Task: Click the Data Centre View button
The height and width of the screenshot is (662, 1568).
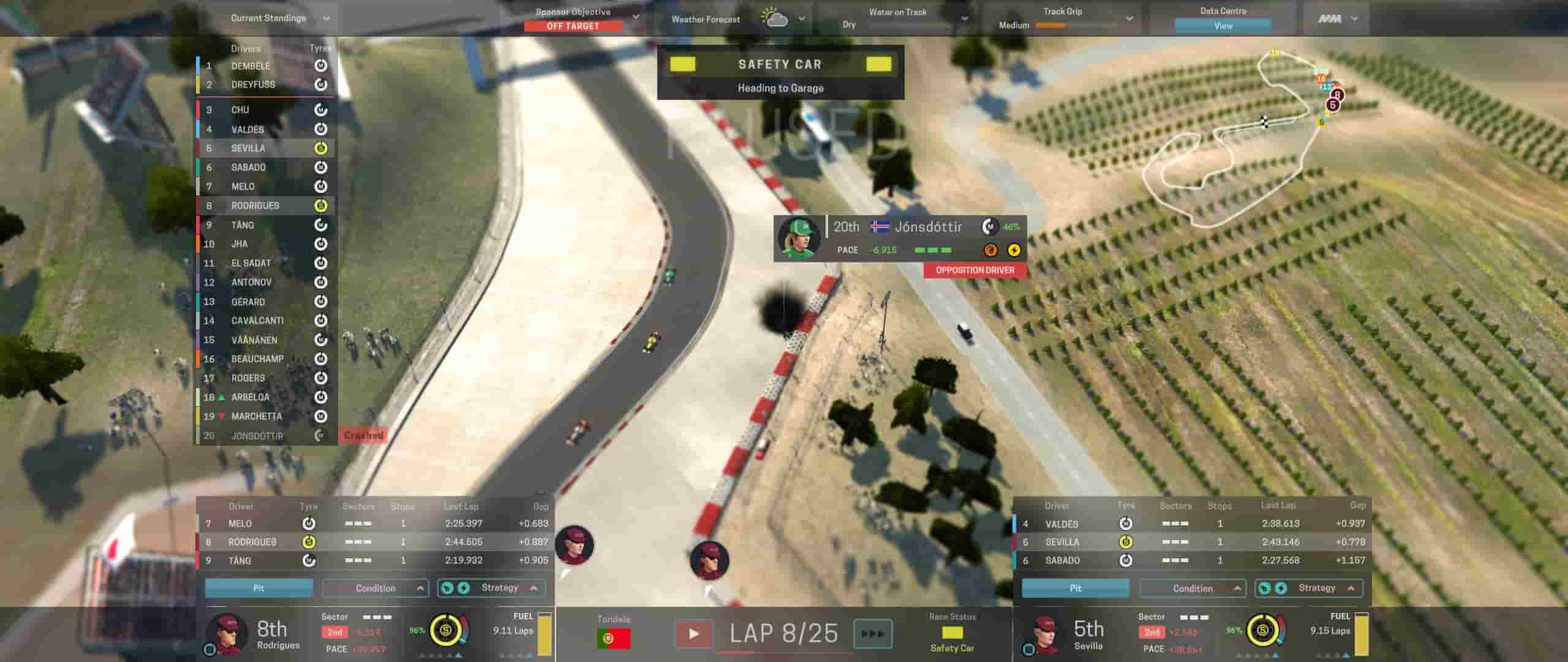Action: pos(1223,26)
